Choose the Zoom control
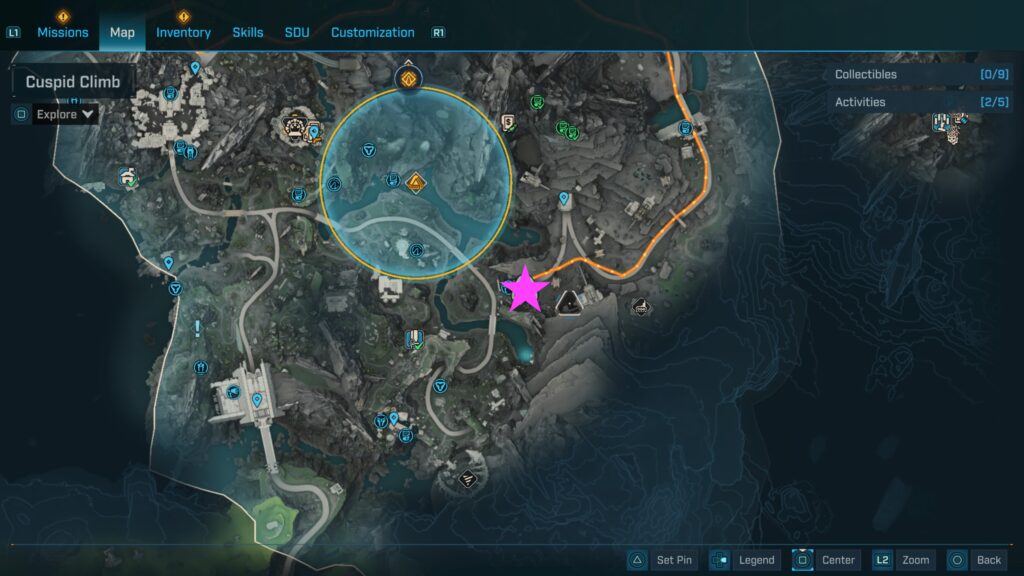Image resolution: width=1024 pixels, height=576 pixels. click(x=902, y=560)
